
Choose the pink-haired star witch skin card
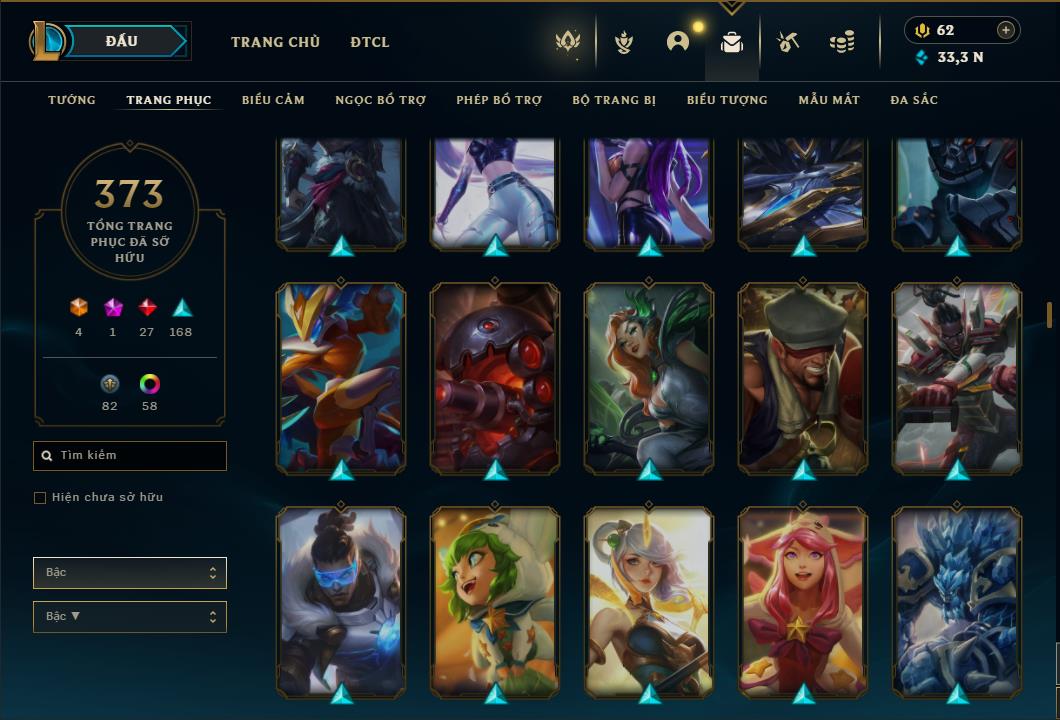tap(803, 600)
